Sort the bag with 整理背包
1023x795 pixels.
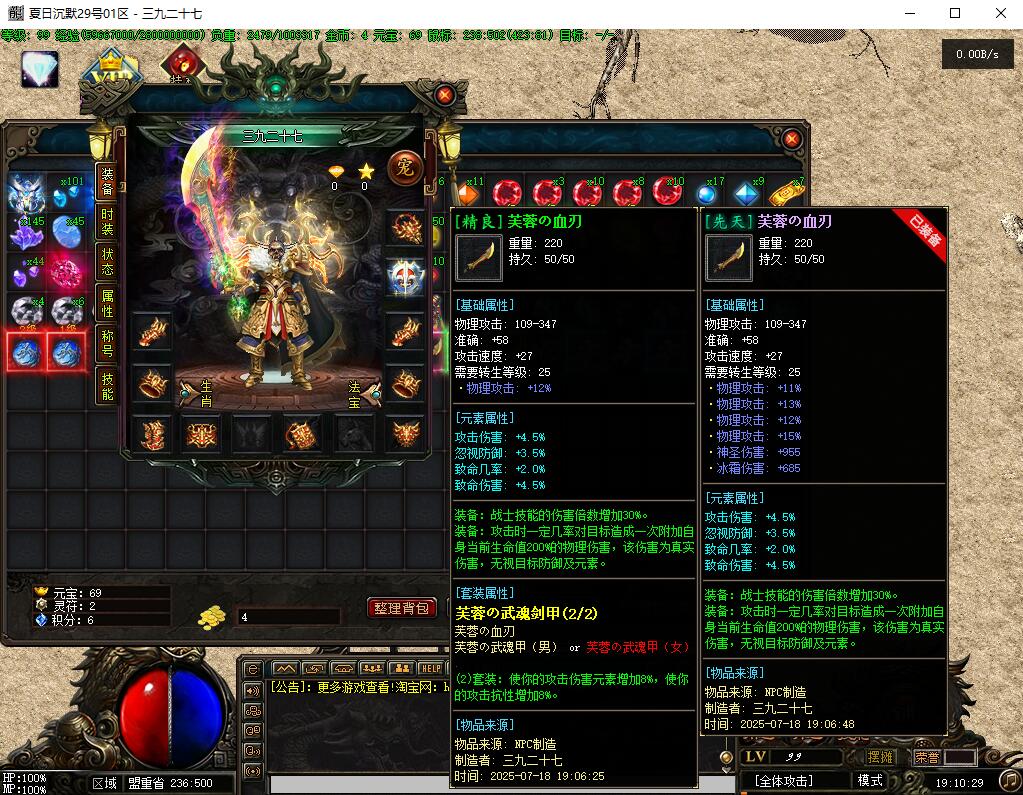pos(402,607)
